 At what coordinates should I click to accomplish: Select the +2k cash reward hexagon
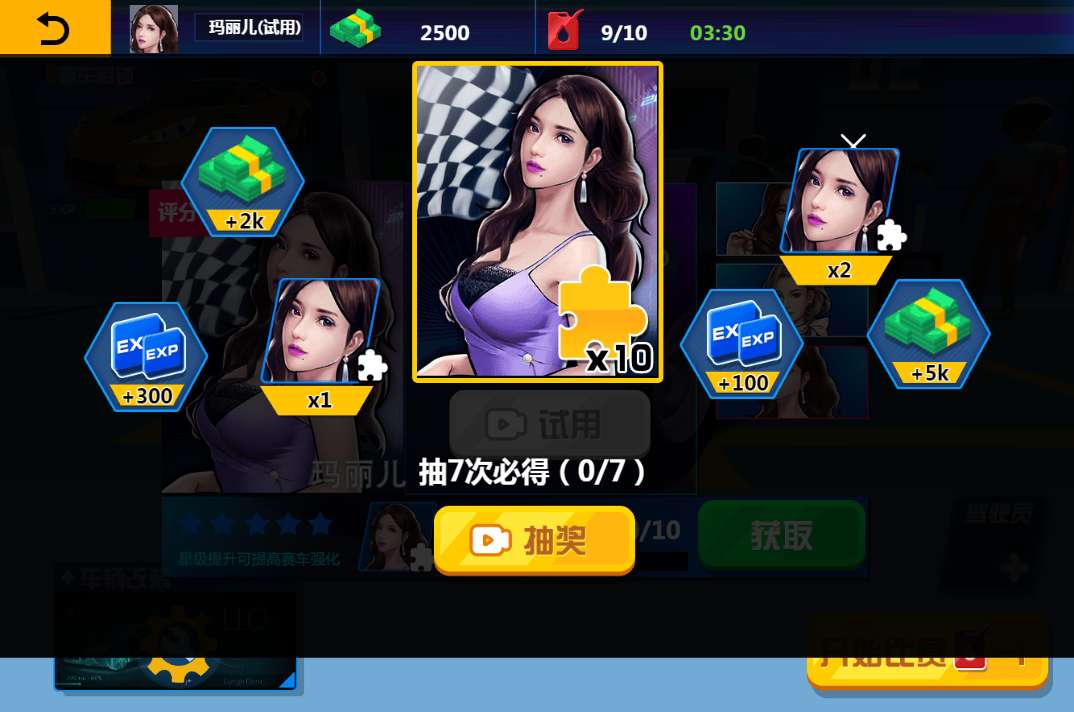point(243,182)
